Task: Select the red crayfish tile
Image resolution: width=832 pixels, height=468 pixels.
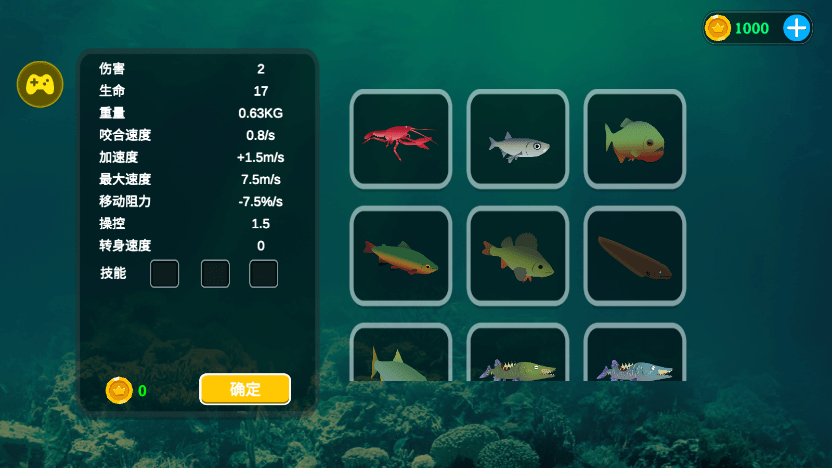Action: click(400, 139)
